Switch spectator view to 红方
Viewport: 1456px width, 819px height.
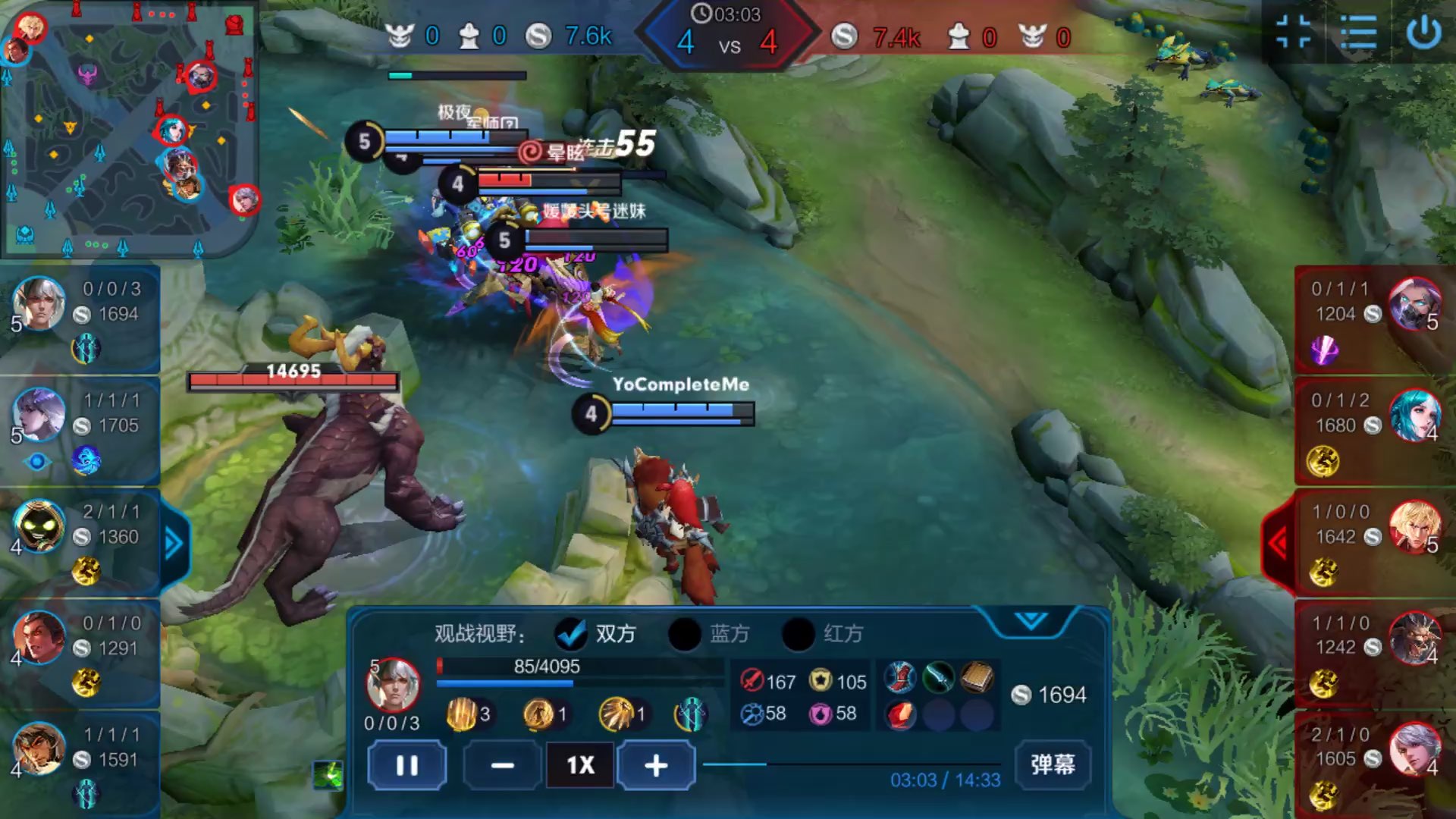(x=799, y=634)
